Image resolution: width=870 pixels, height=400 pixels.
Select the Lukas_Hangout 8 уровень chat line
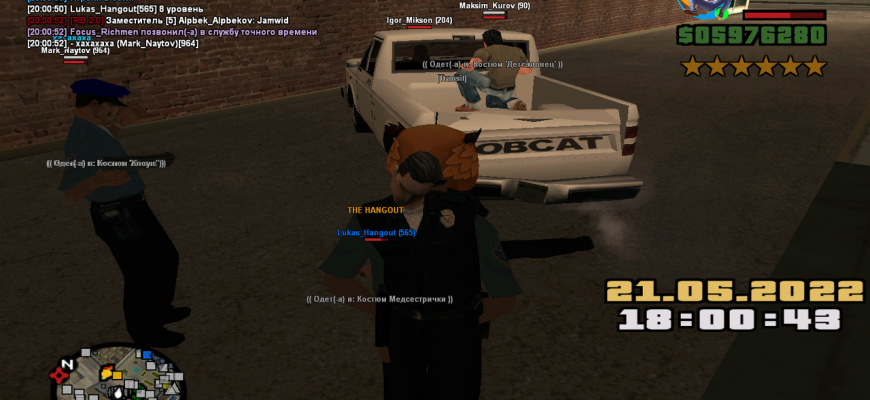click(x=115, y=9)
